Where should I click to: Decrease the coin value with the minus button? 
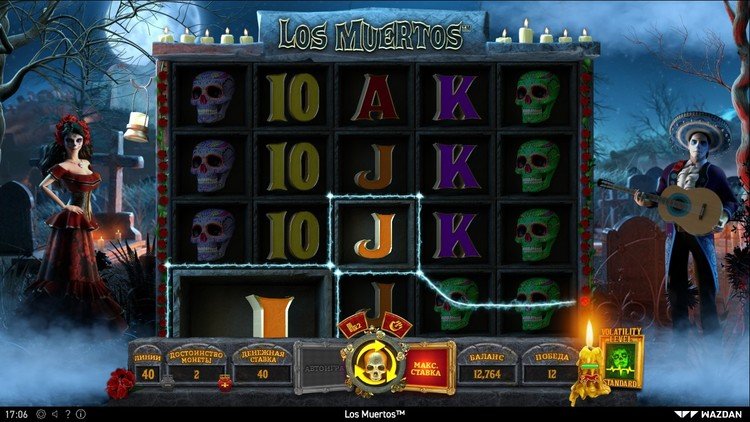(x=166, y=382)
